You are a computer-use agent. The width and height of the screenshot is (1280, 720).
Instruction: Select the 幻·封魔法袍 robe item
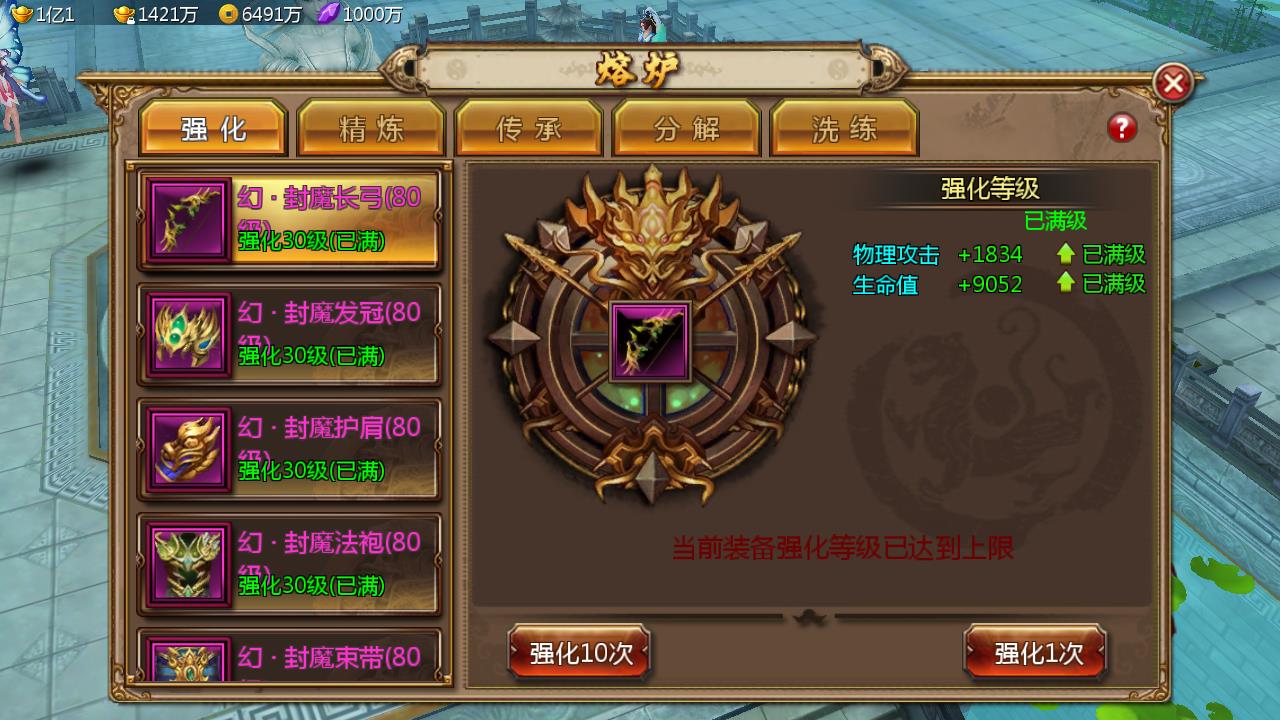pos(288,563)
